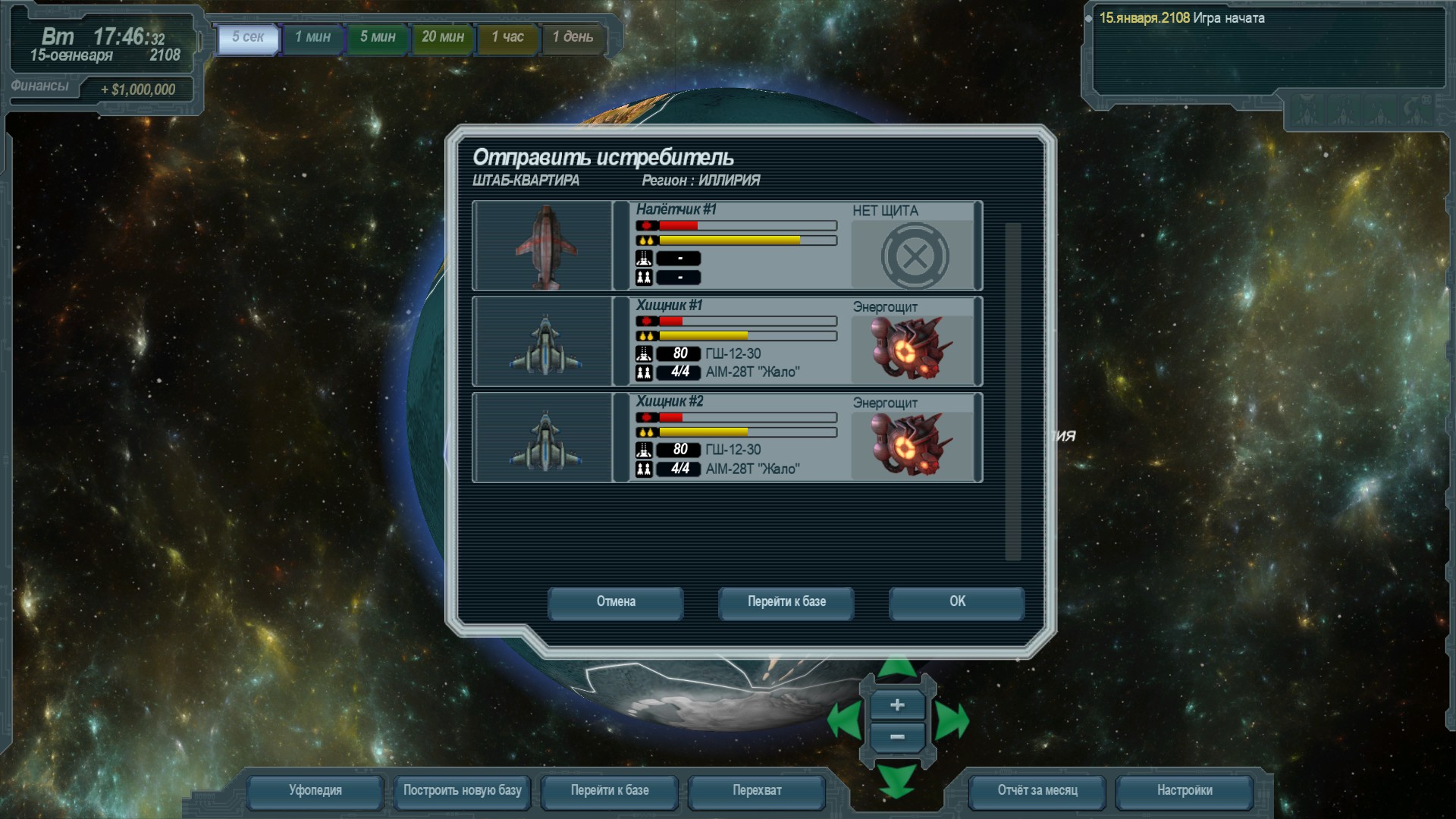Image resolution: width=1456 pixels, height=819 pixels.
Task: Set time speed to 1 мин
Action: click(312, 38)
